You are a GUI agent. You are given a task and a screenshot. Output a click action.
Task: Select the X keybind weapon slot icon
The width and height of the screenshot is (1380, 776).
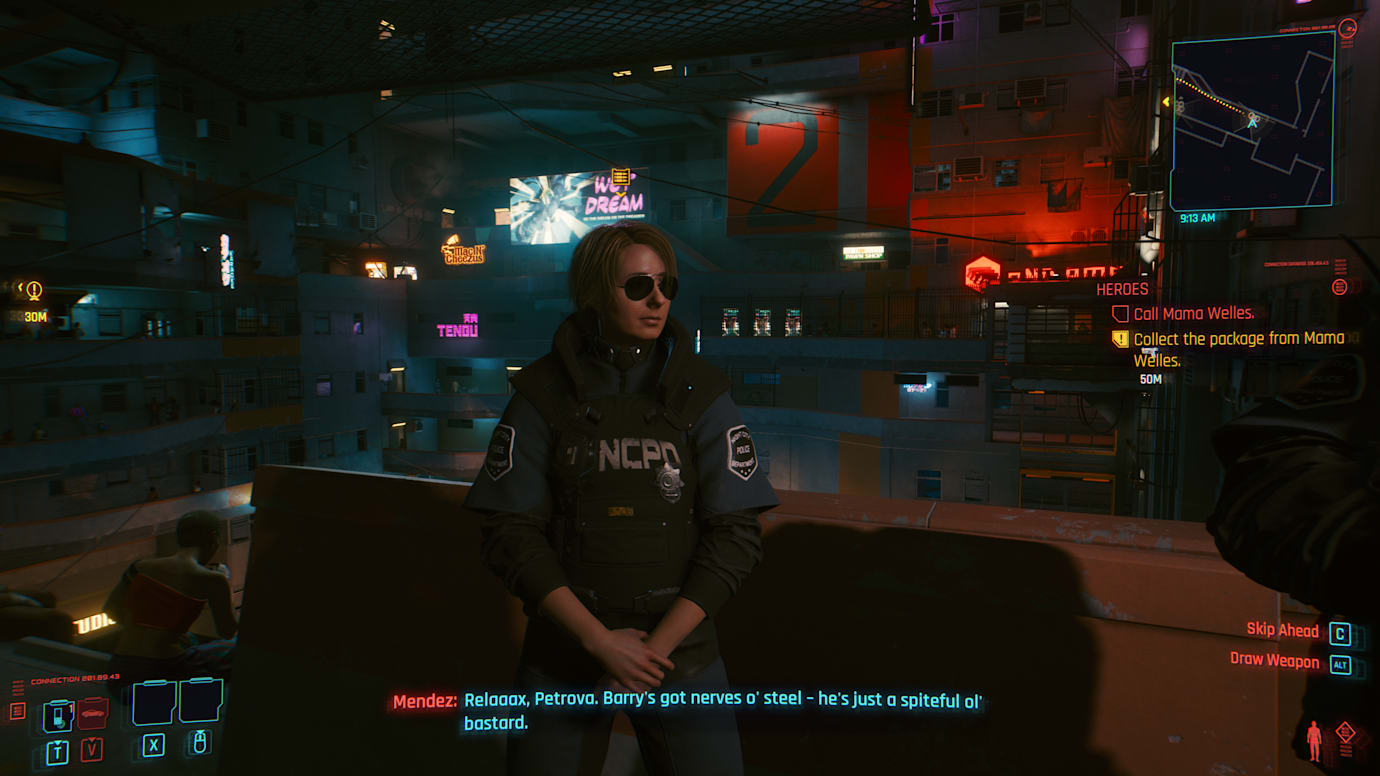(x=153, y=746)
